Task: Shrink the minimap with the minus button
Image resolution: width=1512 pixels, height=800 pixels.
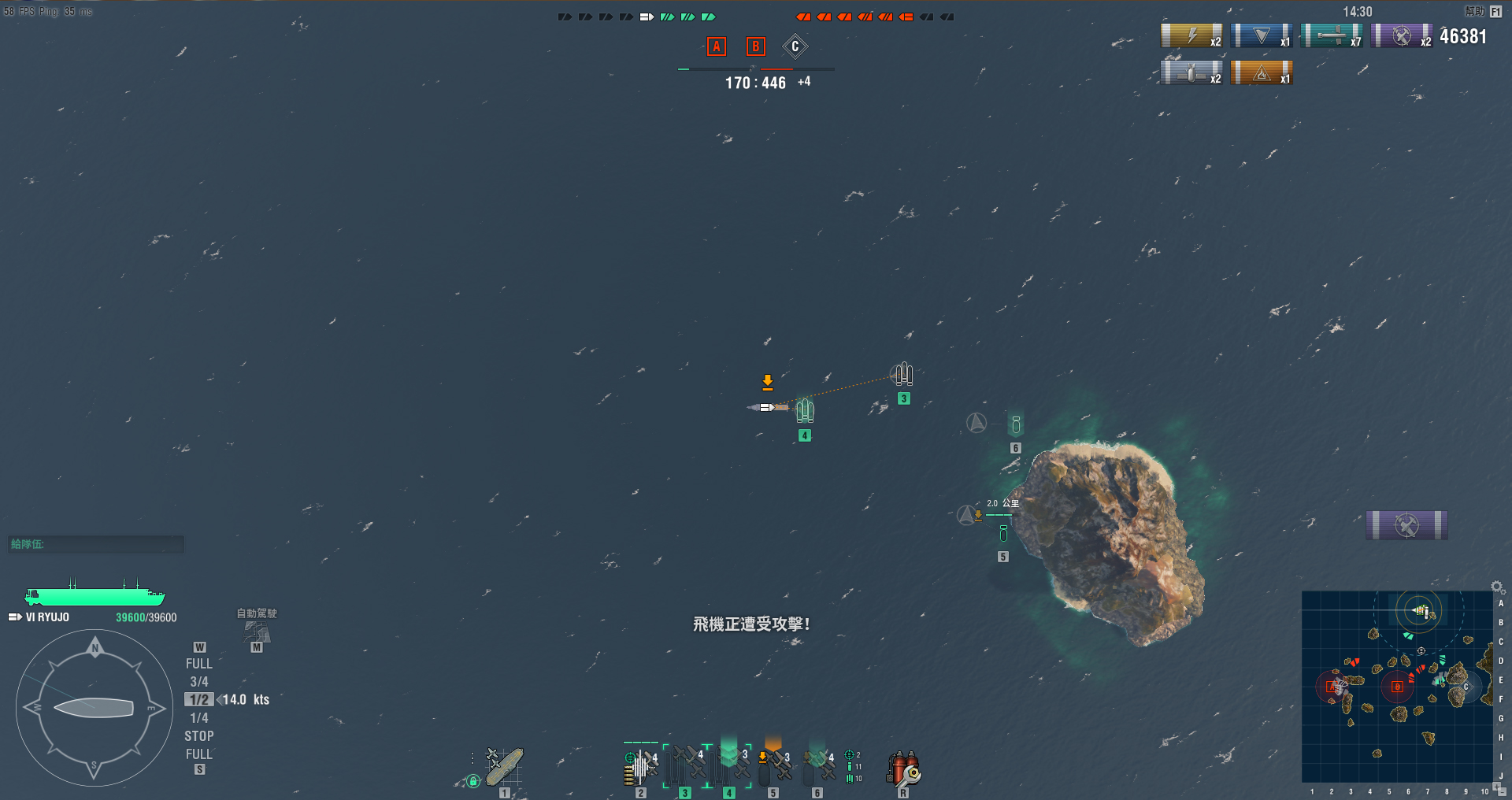Action: click(x=1503, y=793)
